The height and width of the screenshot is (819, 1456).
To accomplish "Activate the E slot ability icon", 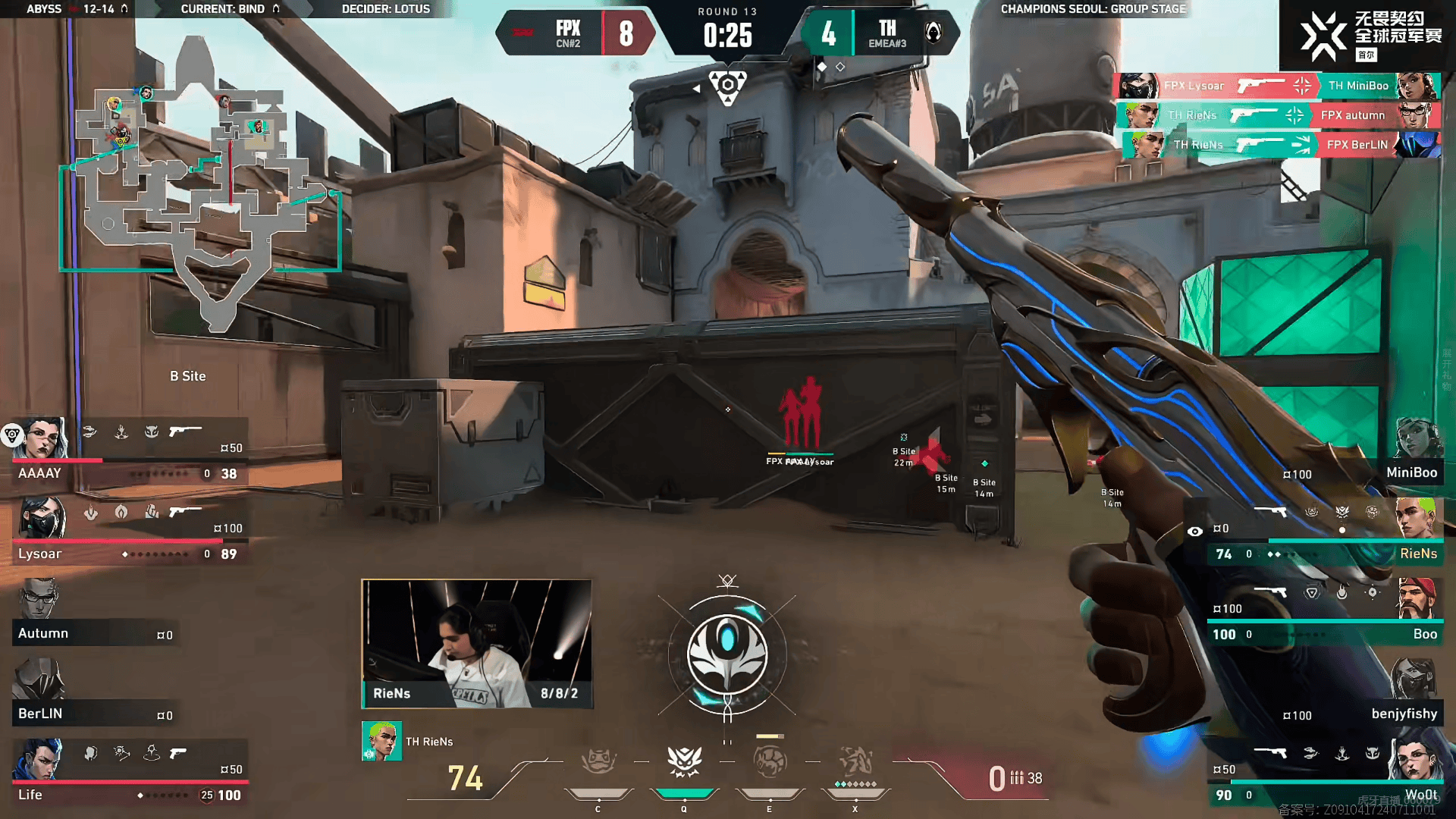I will click(770, 762).
